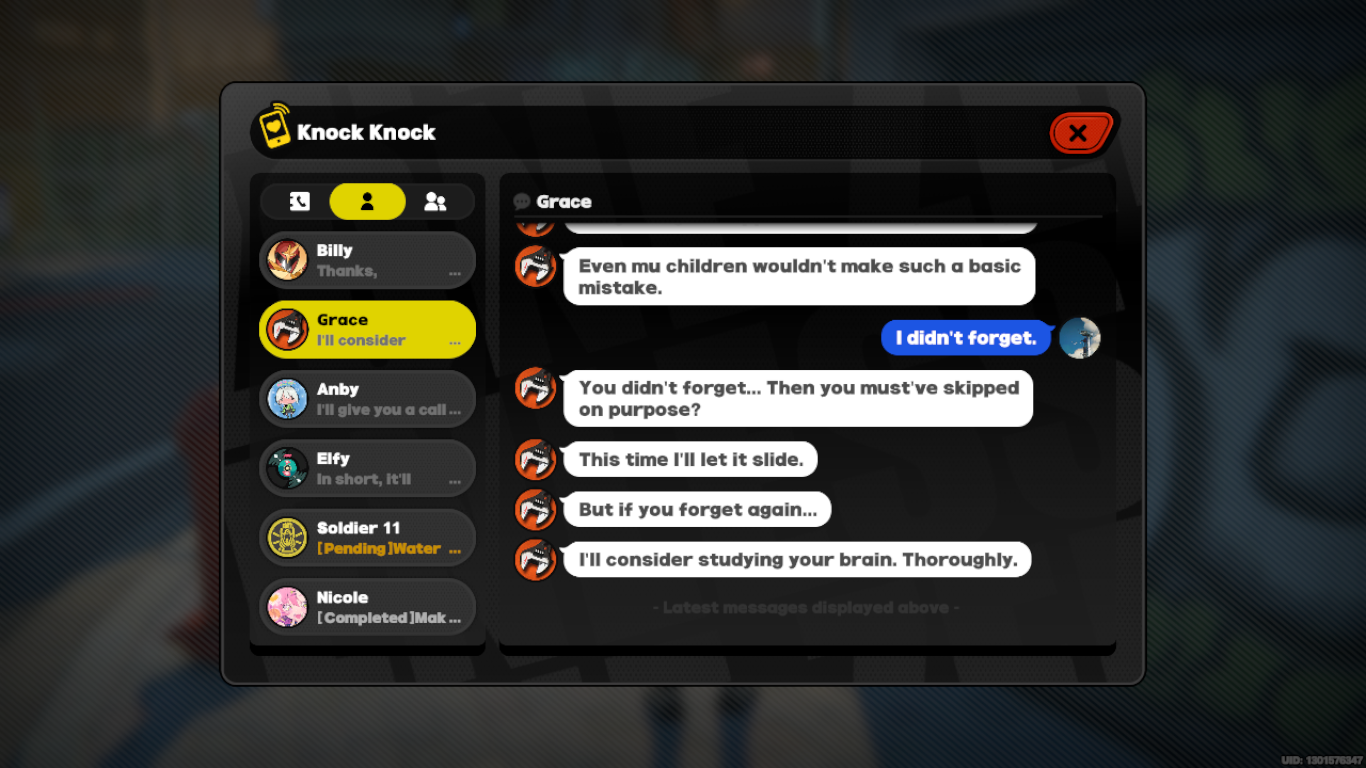Select the 'I didn't forget' reply bubble
Viewport: 1366px width, 768px height.
coord(965,338)
